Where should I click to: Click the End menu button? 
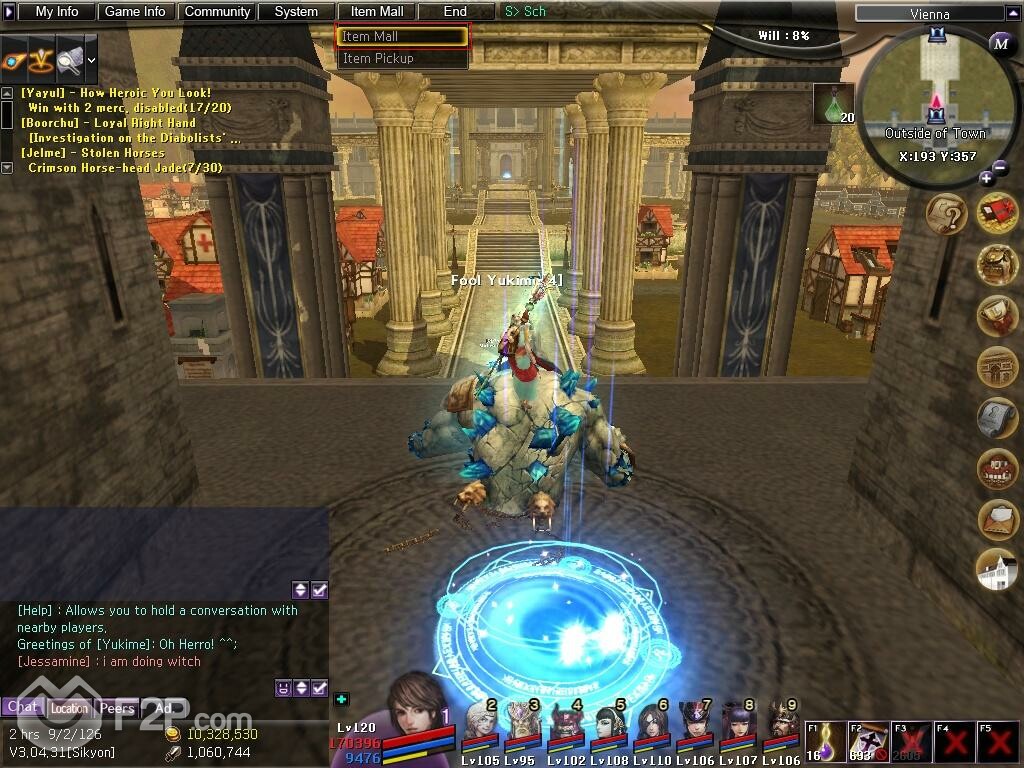click(455, 12)
